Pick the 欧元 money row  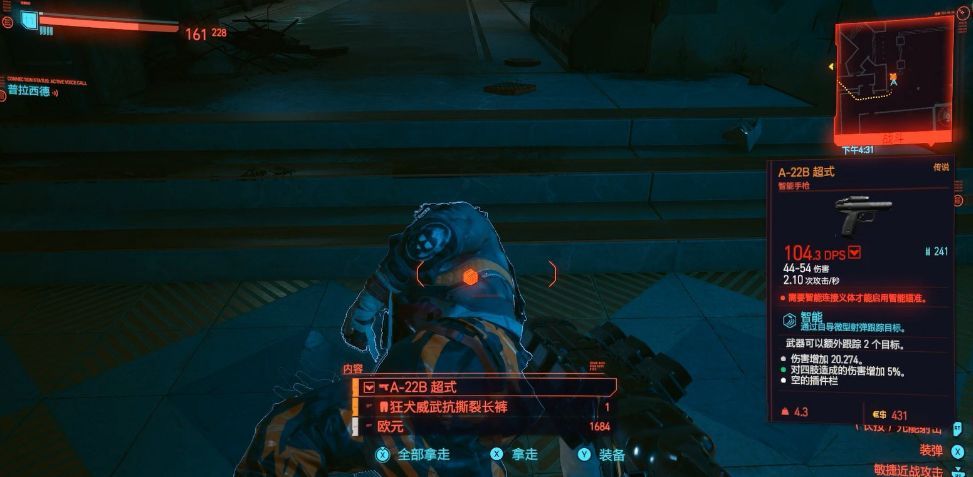pos(485,426)
